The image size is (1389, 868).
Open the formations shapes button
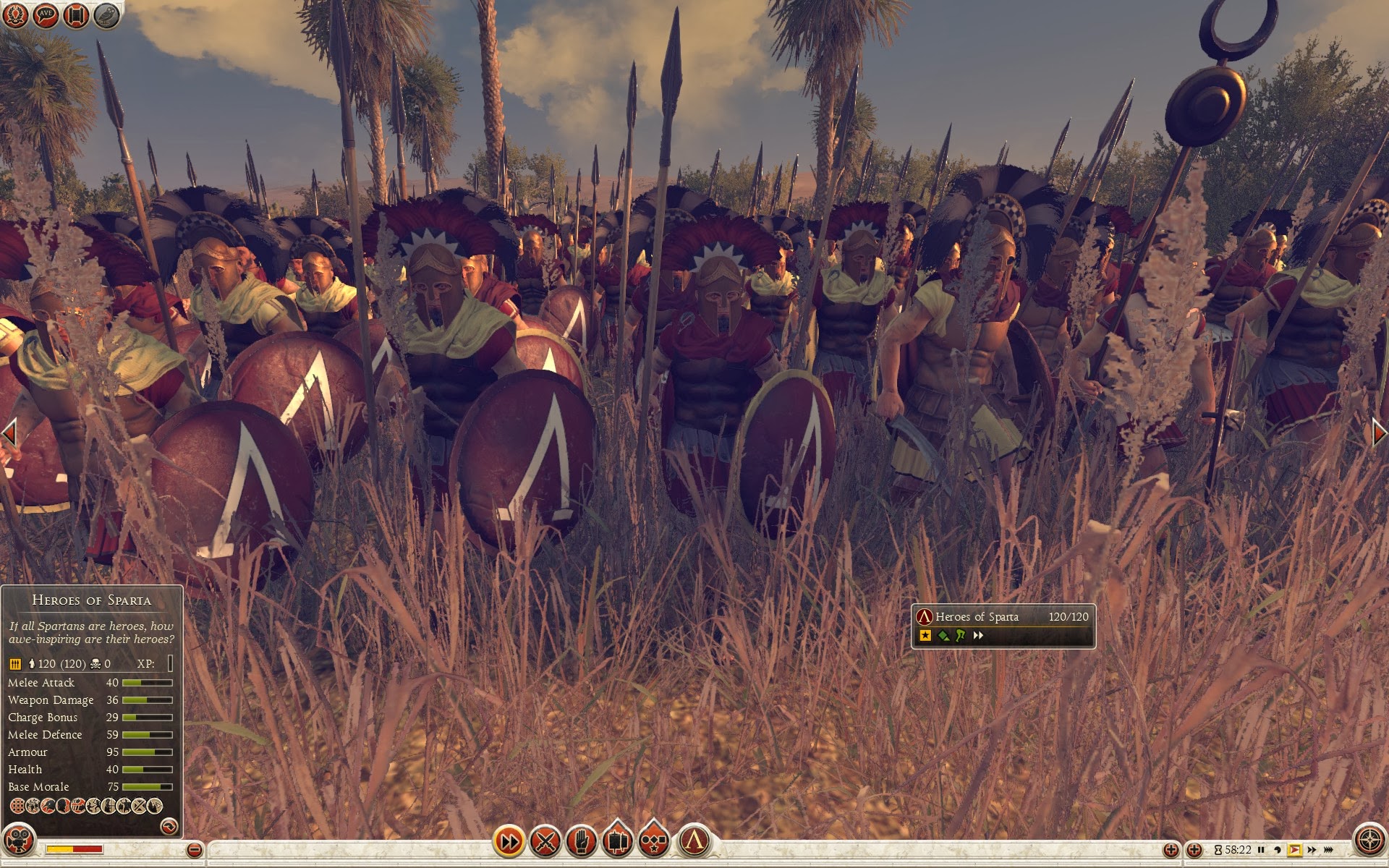pos(653,841)
